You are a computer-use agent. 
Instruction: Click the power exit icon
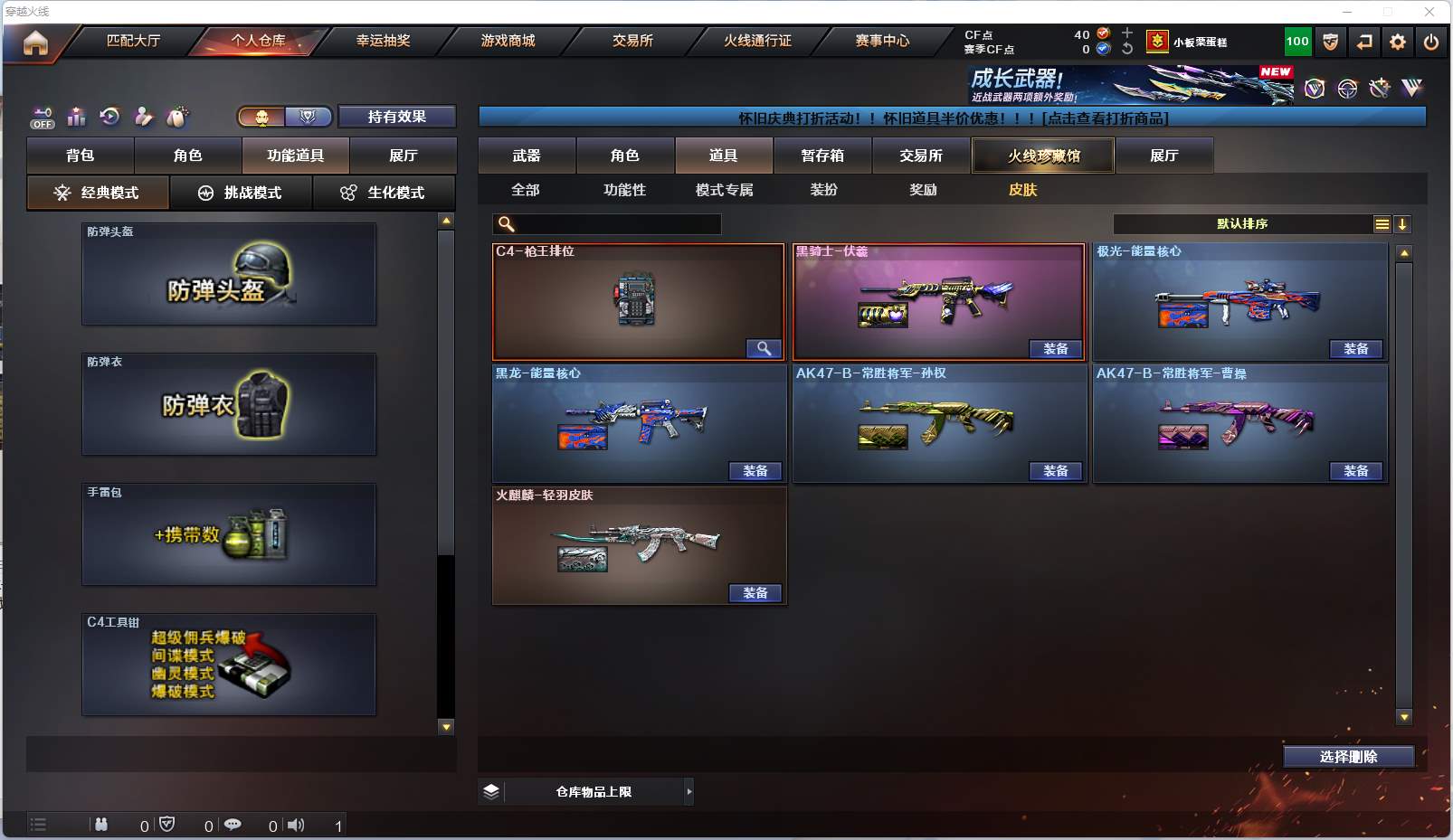1431,42
